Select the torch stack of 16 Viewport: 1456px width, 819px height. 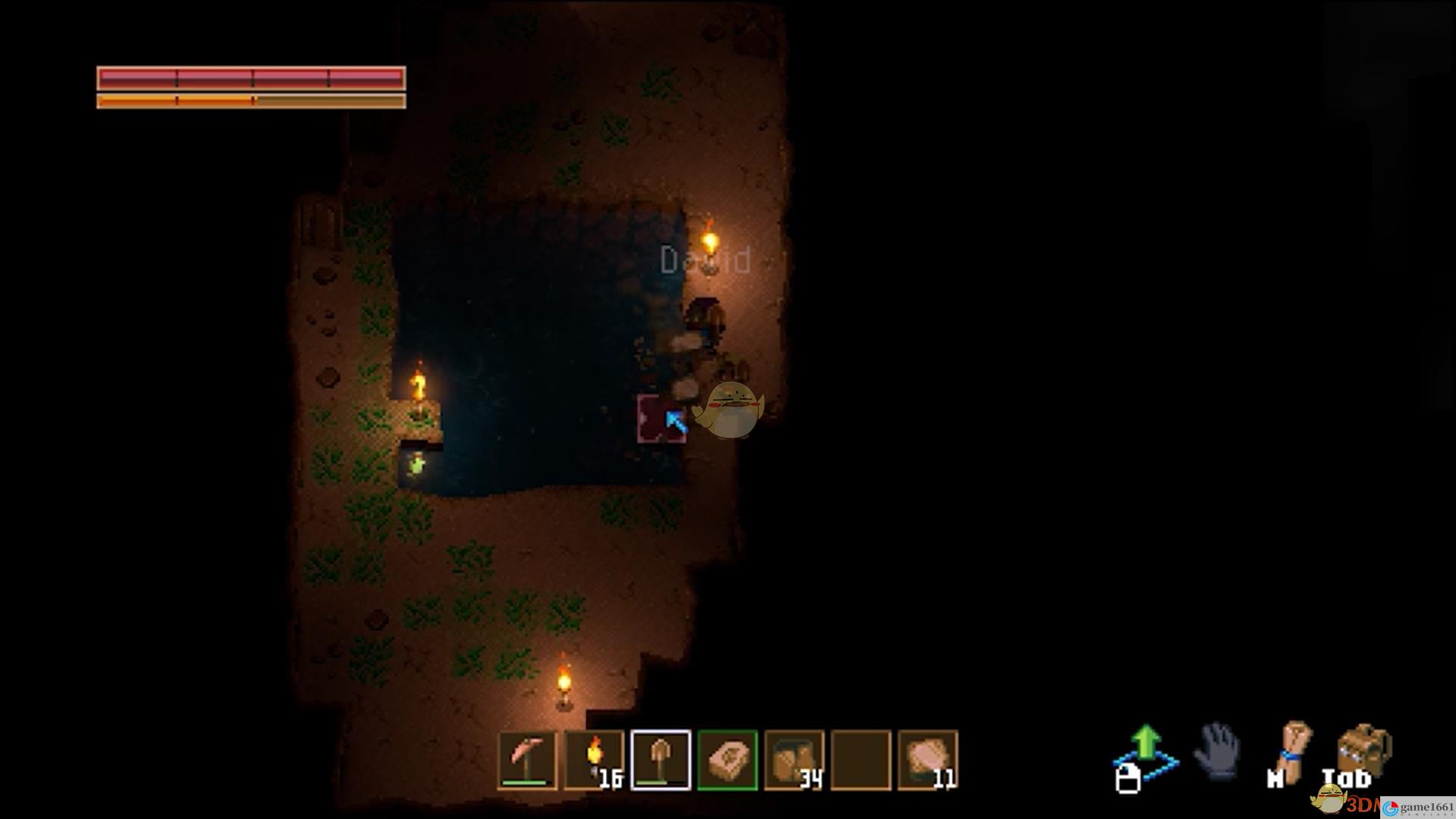[594, 761]
